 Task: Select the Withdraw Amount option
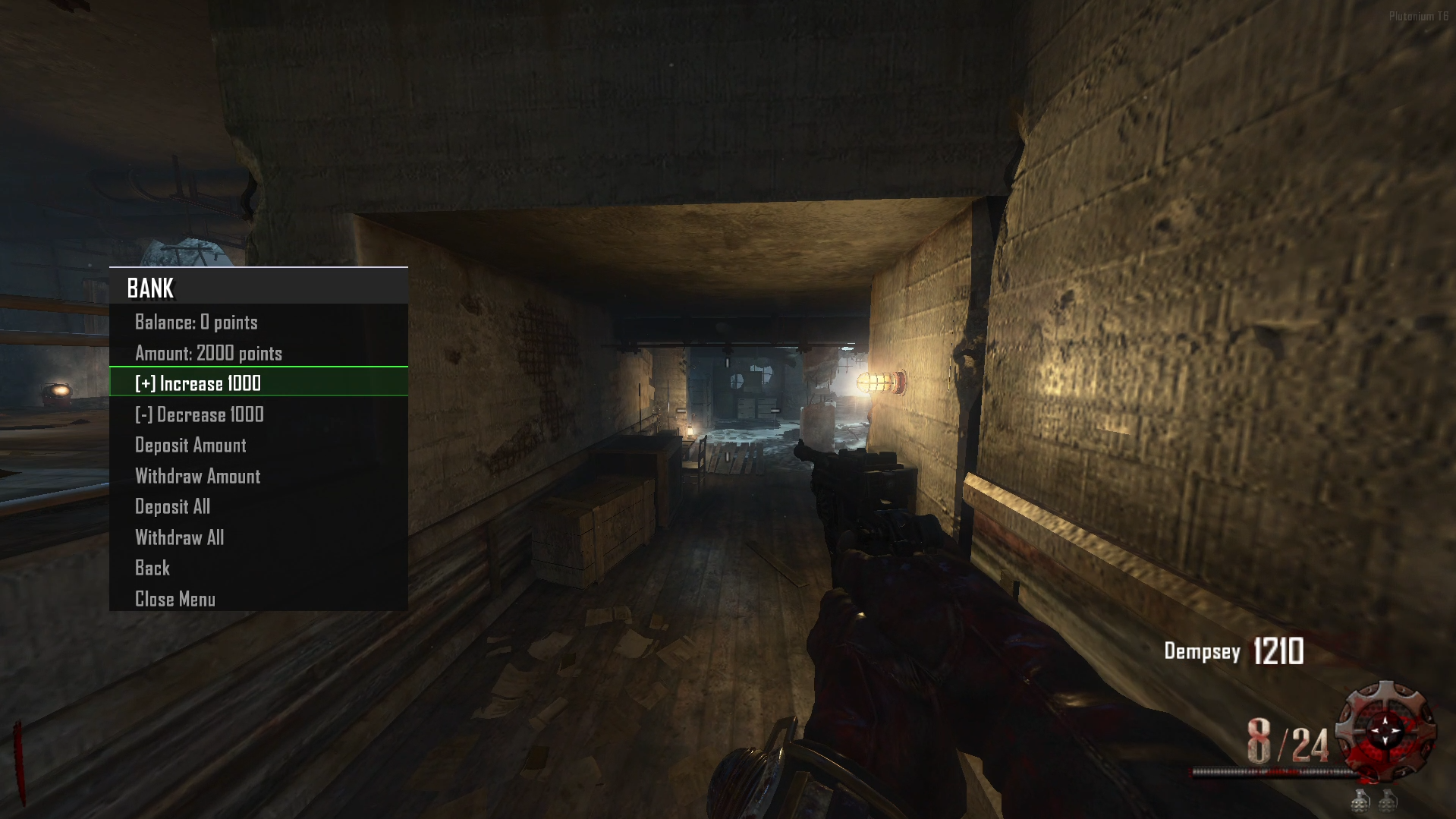coord(197,477)
